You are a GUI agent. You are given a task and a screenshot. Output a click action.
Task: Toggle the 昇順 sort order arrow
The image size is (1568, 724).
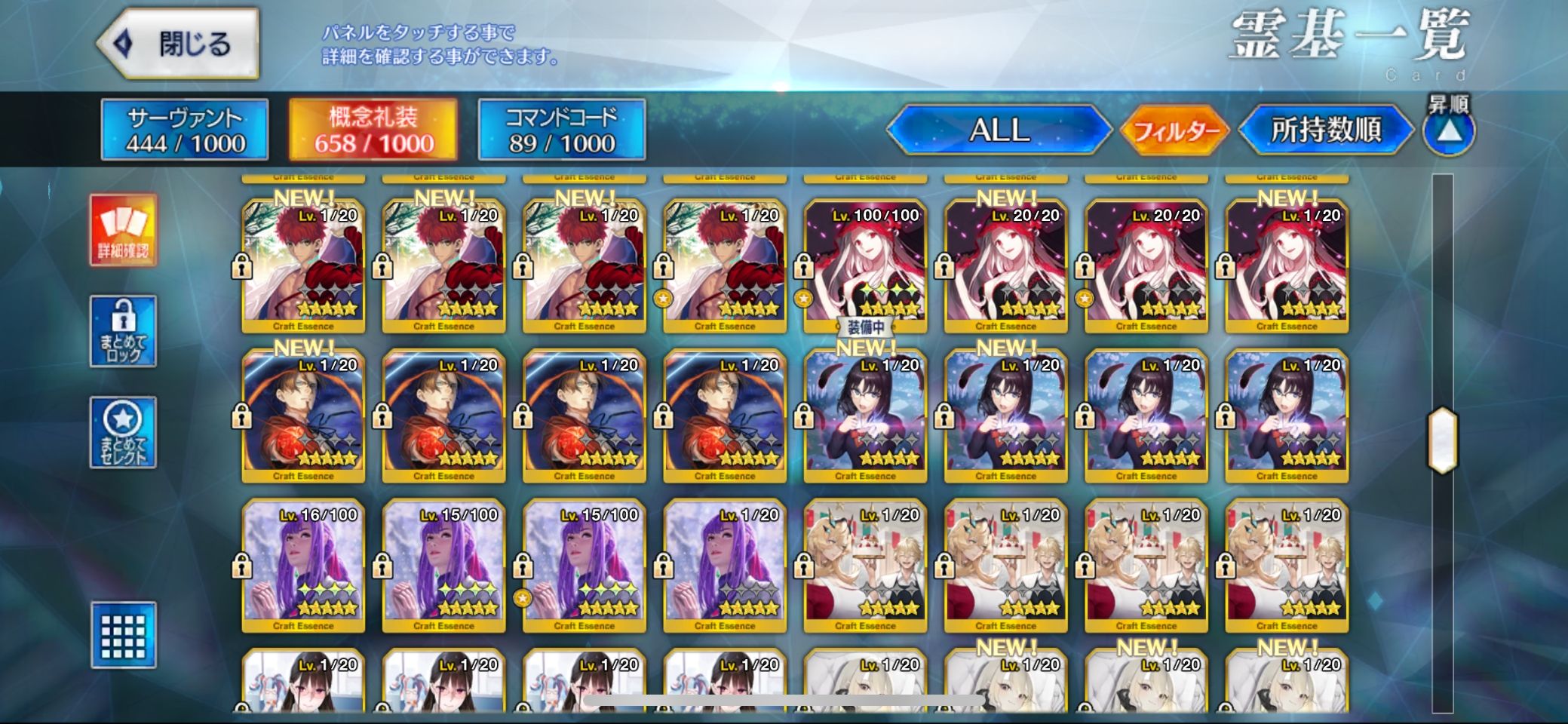coord(1448,130)
